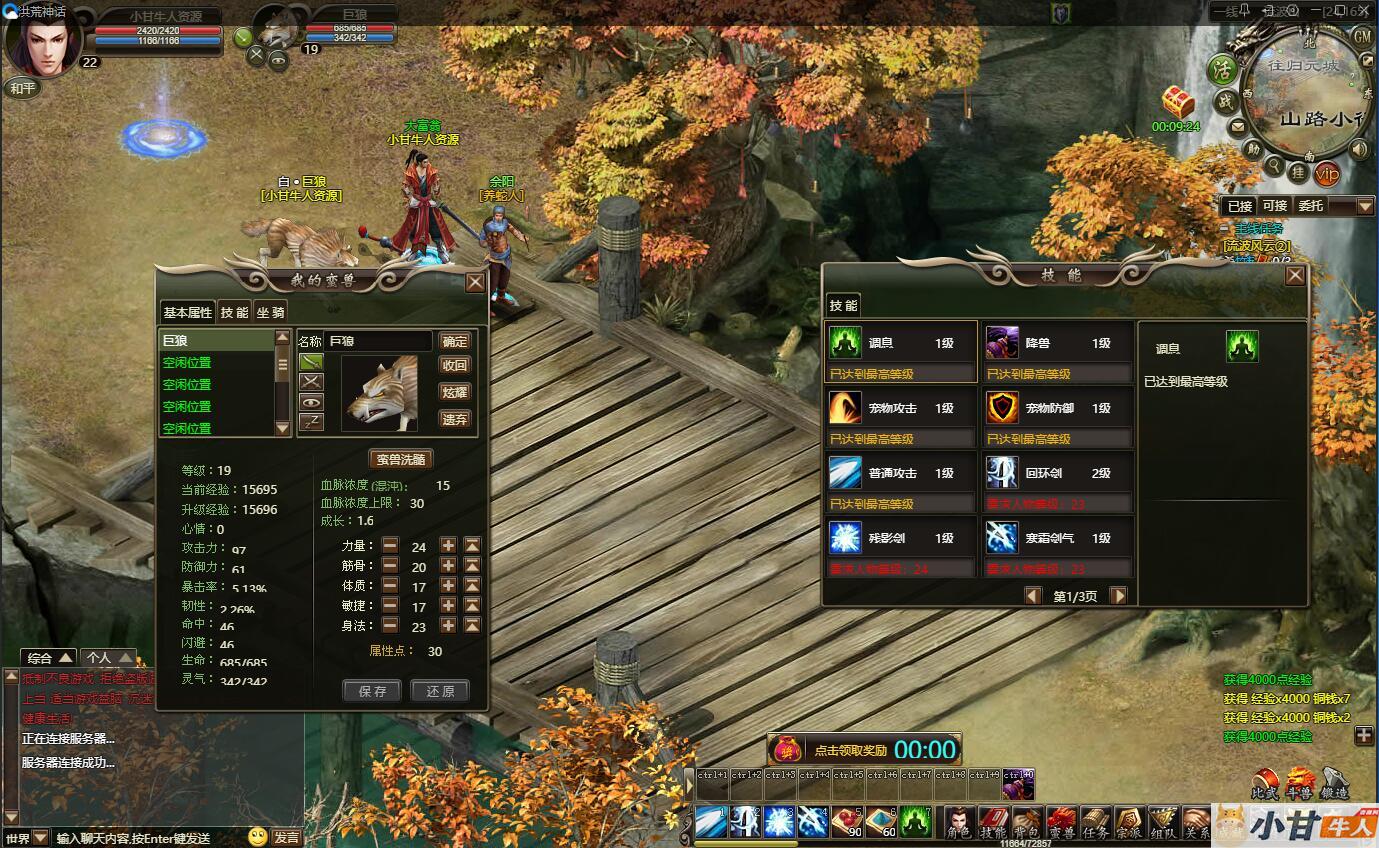Close the 我的蛮兽 pet window

click(475, 282)
